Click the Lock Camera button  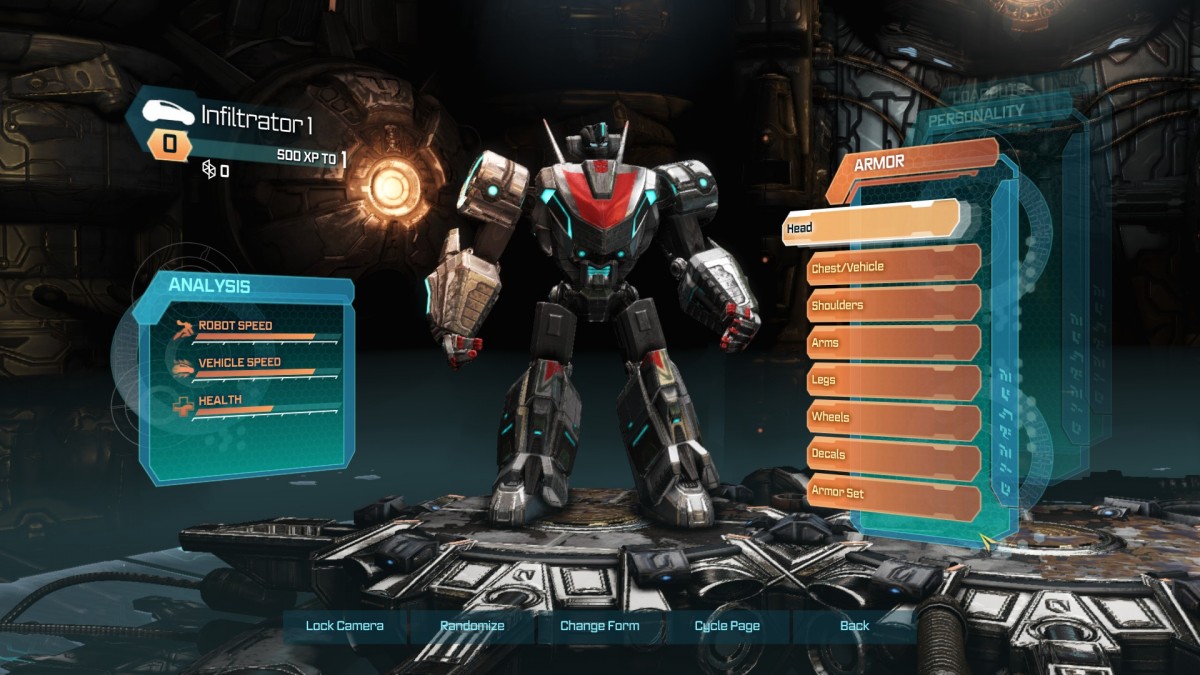tap(345, 626)
